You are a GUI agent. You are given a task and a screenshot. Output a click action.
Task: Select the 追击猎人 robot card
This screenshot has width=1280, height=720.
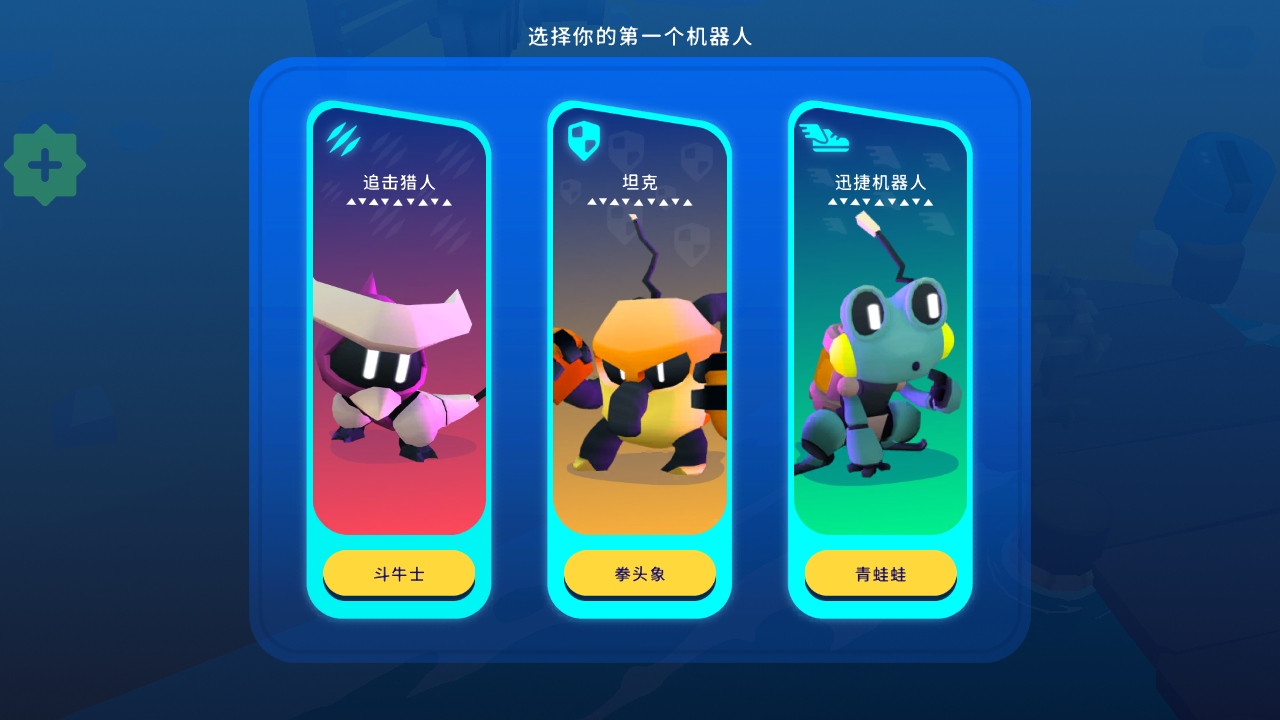[399, 330]
